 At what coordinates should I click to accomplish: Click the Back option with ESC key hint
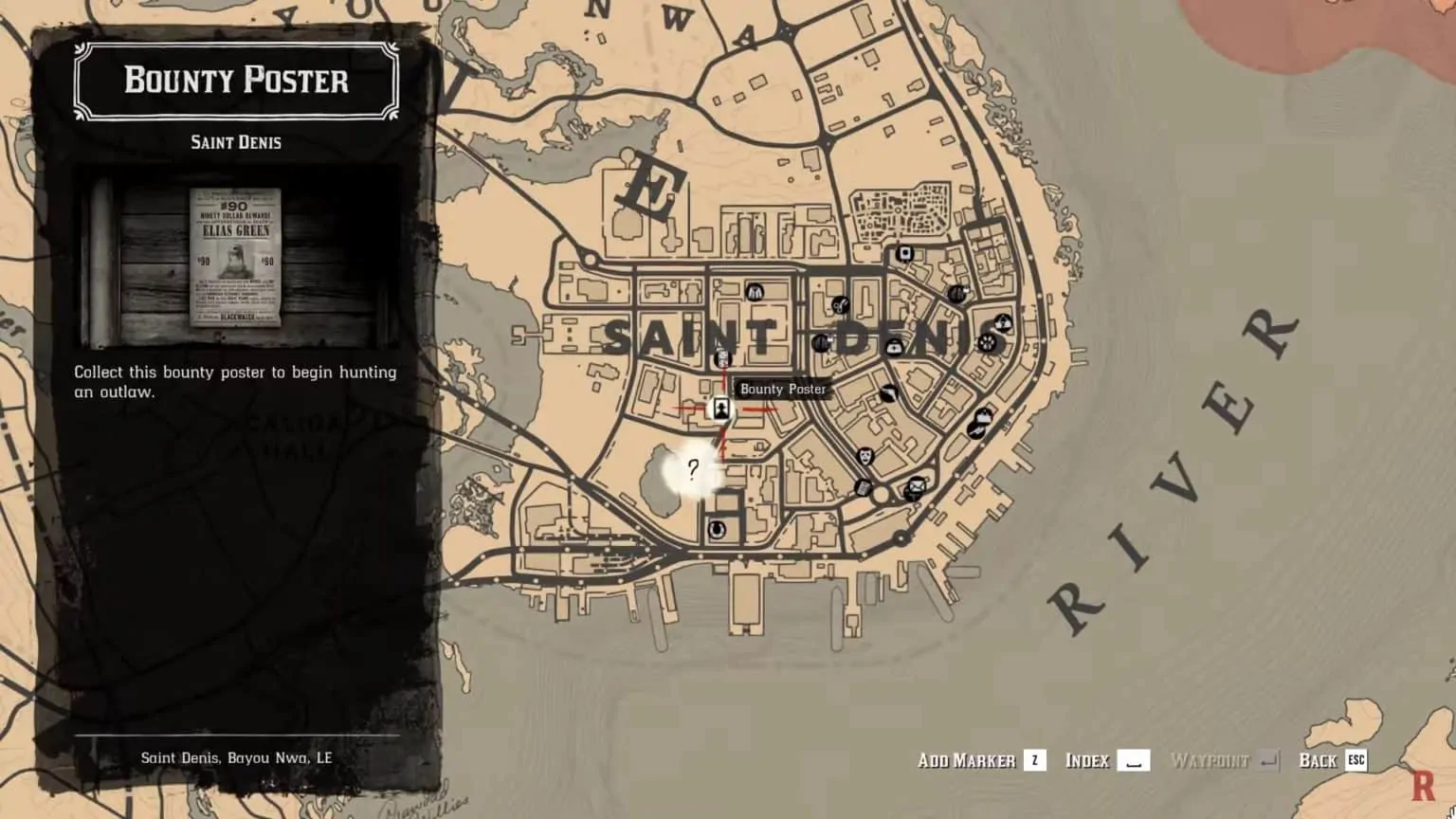coord(1331,760)
